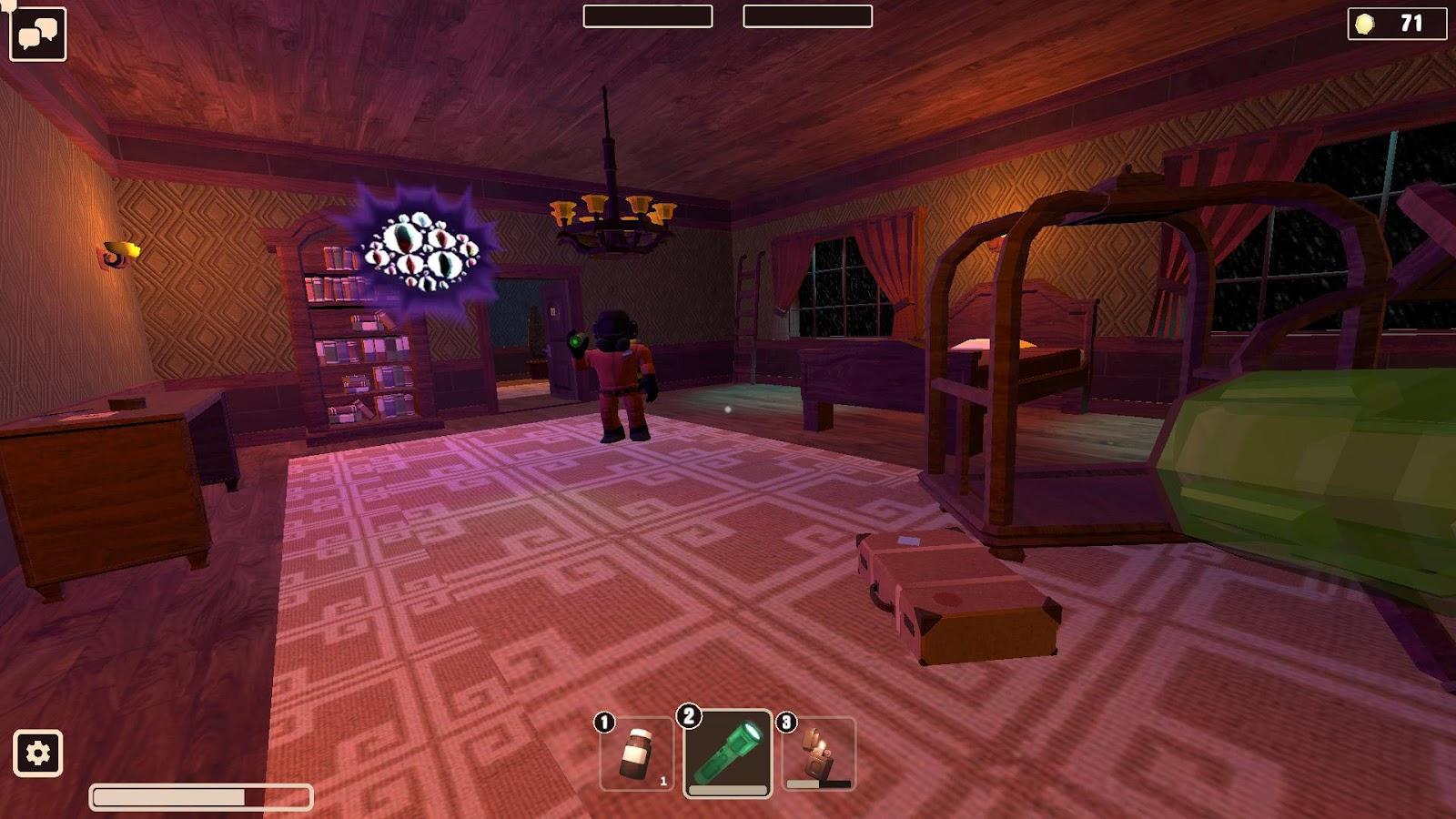The image size is (1456, 819).
Task: Open the gear settings menu
Action: pyautogui.click(x=37, y=753)
